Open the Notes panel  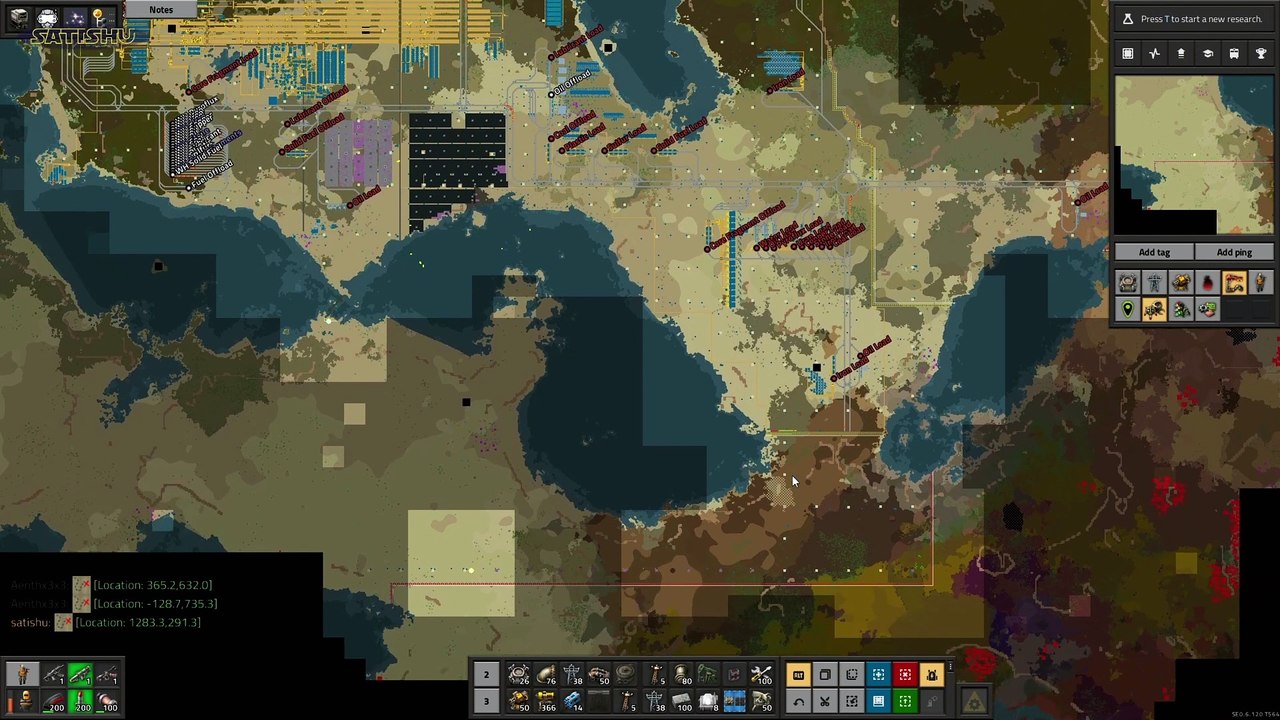click(x=160, y=10)
